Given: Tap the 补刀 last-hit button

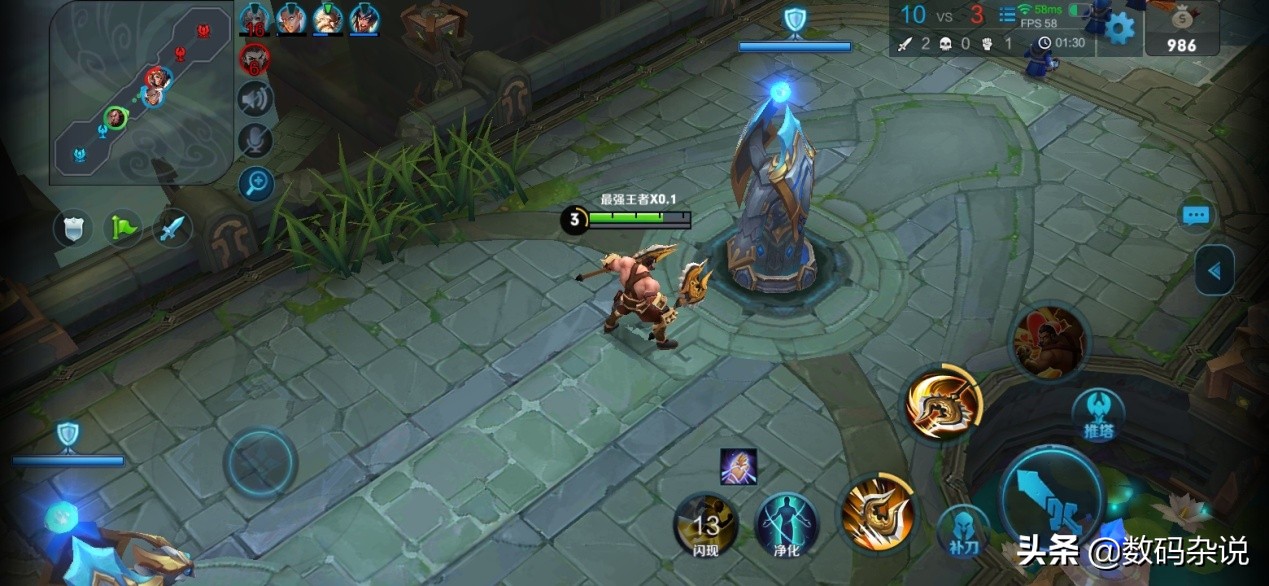Looking at the screenshot, I should tap(963, 532).
